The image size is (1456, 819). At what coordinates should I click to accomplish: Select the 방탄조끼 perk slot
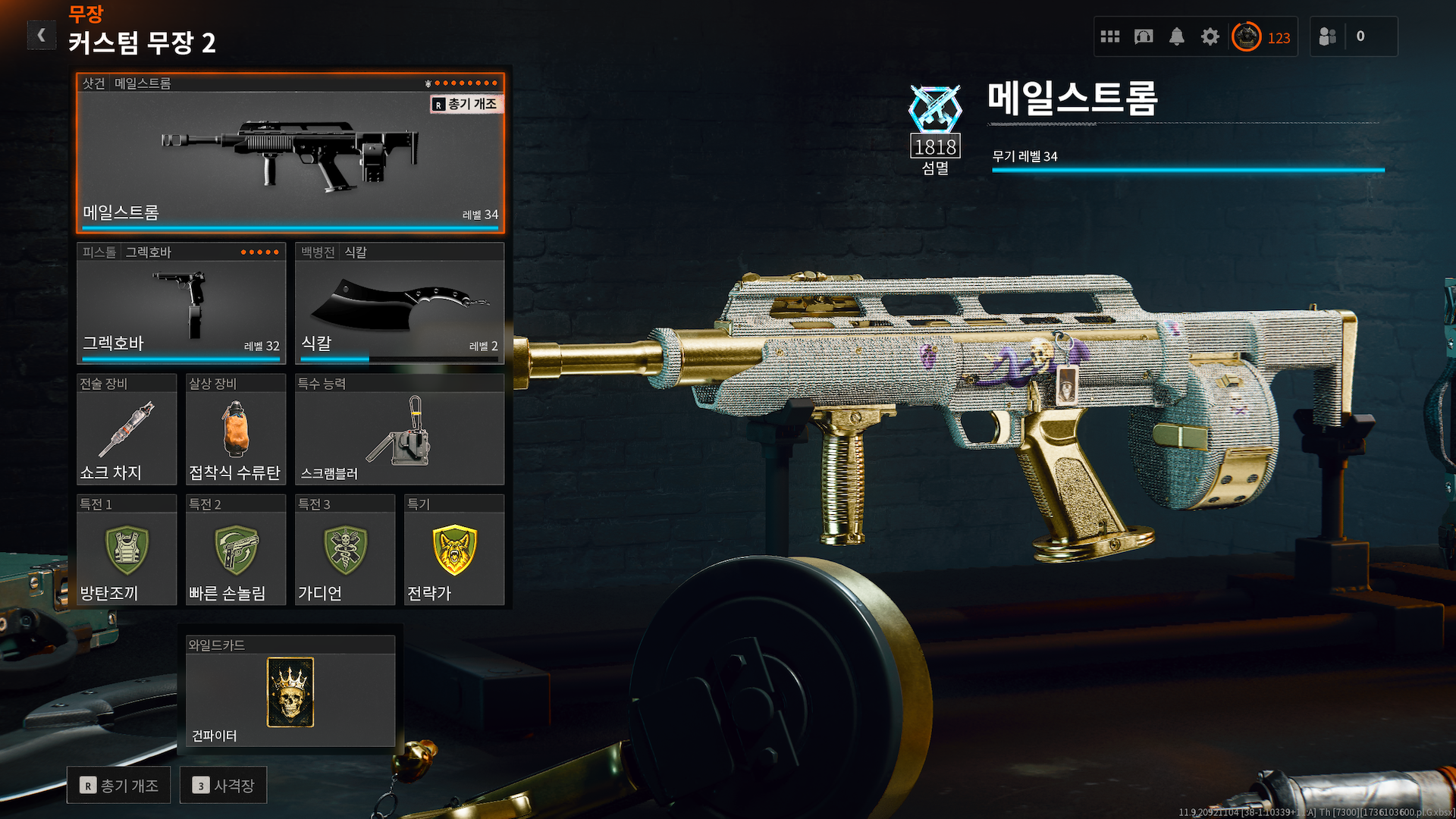click(x=127, y=550)
